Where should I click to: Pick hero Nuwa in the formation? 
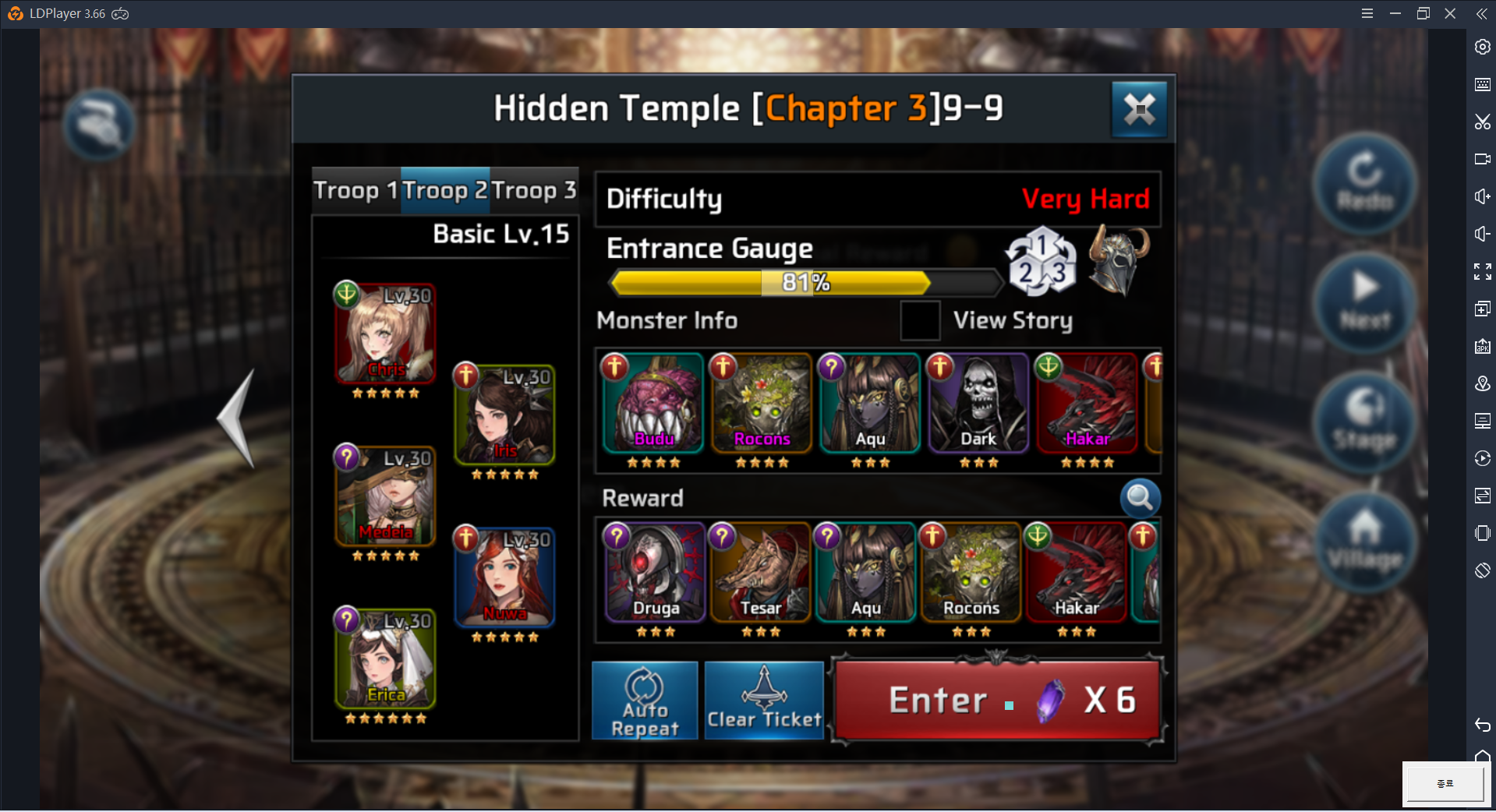coord(505,577)
